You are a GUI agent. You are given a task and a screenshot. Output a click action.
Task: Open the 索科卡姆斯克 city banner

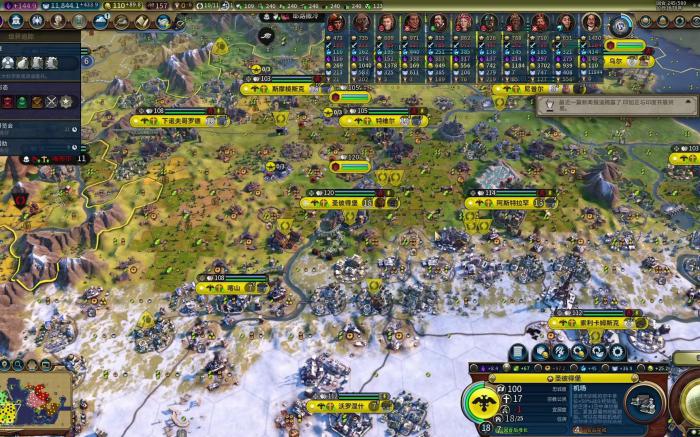pyautogui.click(x=597, y=323)
